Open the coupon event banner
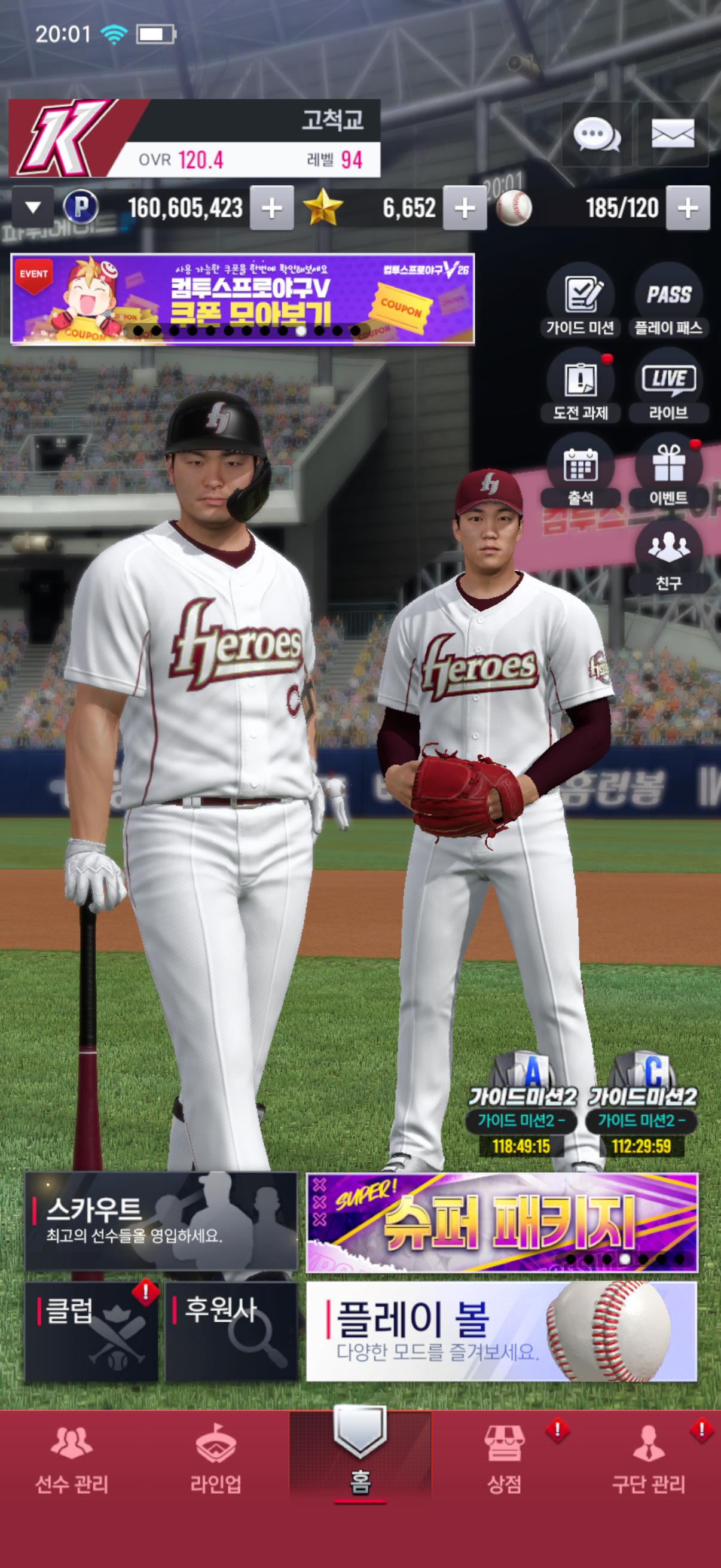The image size is (721, 1568). 242,299
